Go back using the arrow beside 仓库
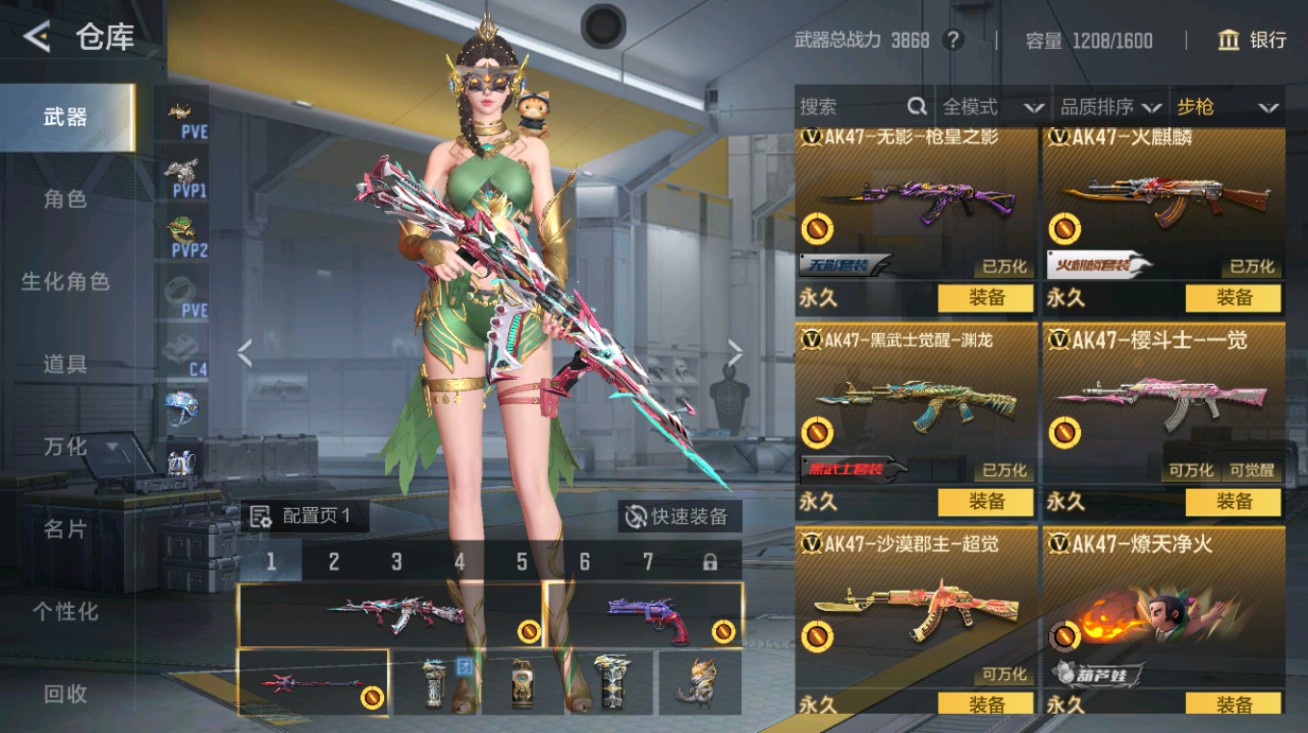The width and height of the screenshot is (1308, 733). [x=37, y=38]
